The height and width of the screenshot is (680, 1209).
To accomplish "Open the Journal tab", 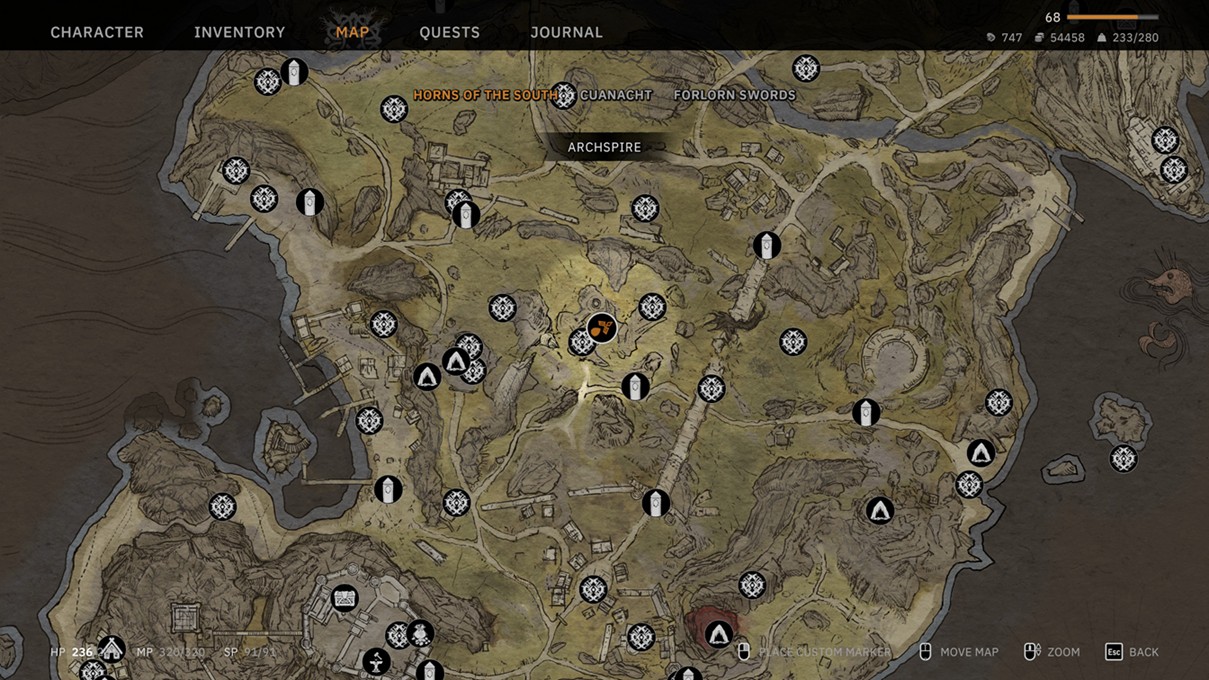I will point(566,33).
